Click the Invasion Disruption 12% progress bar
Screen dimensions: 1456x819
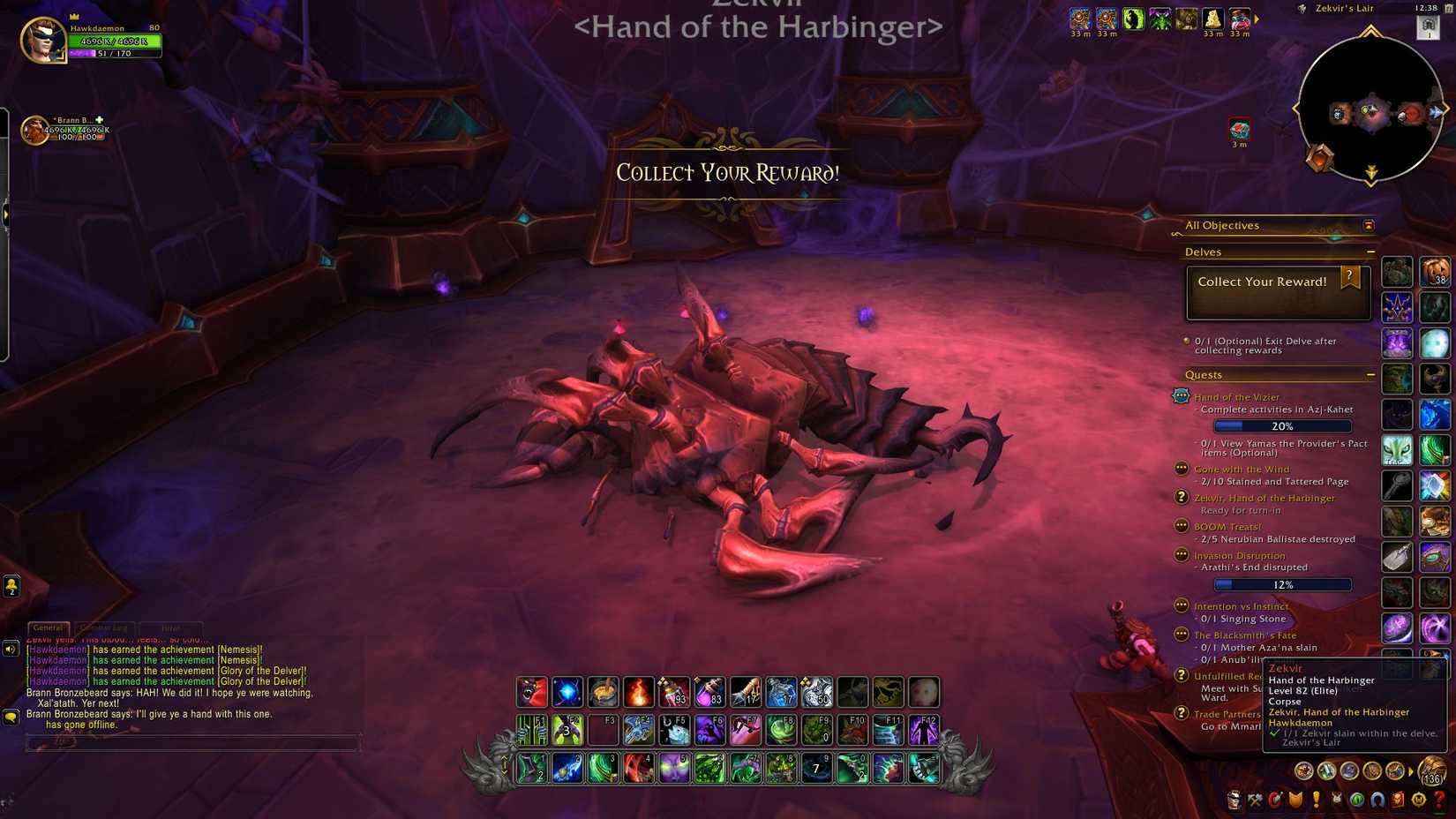point(1282,584)
